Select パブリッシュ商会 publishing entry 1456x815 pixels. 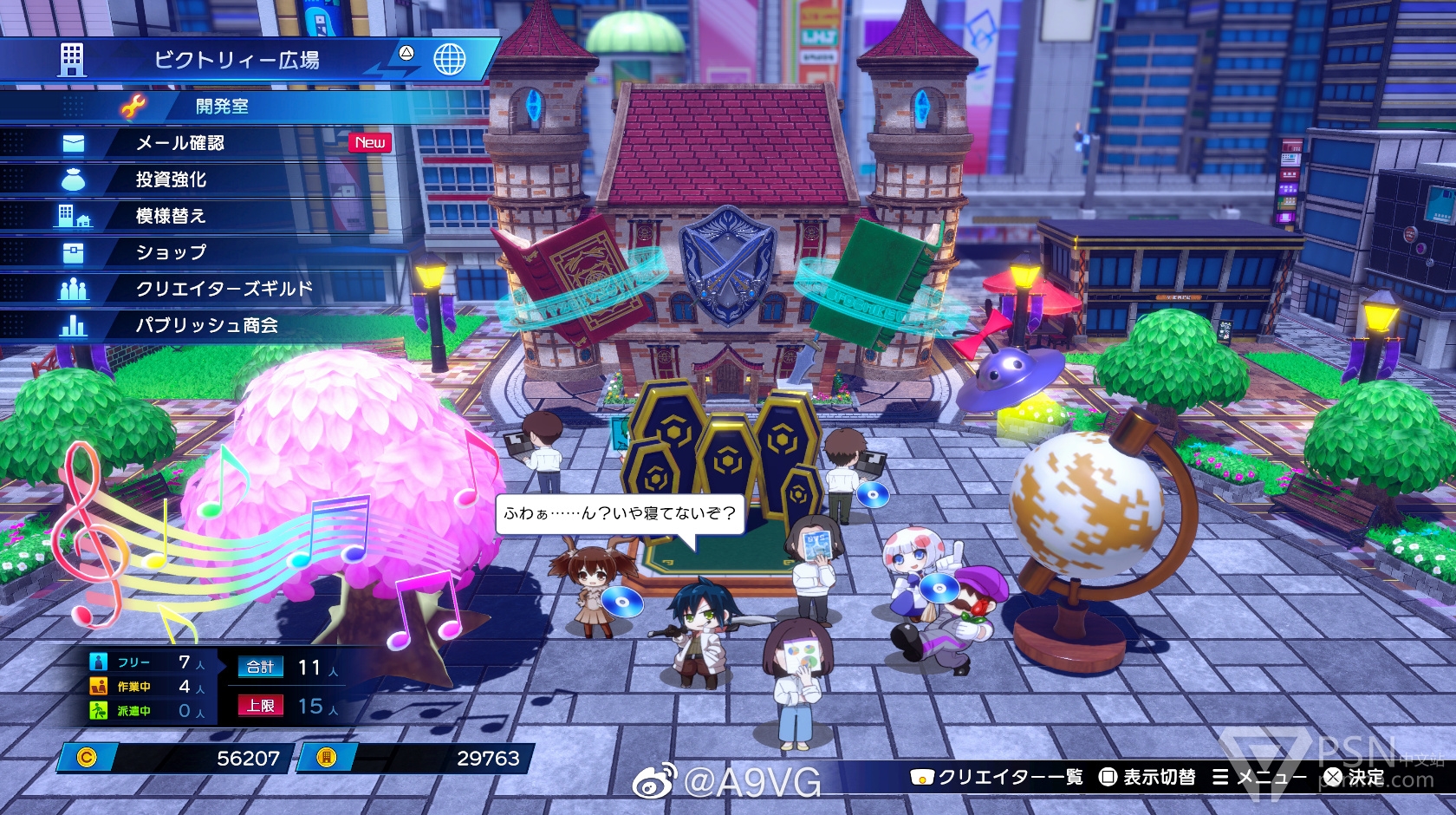(206, 325)
